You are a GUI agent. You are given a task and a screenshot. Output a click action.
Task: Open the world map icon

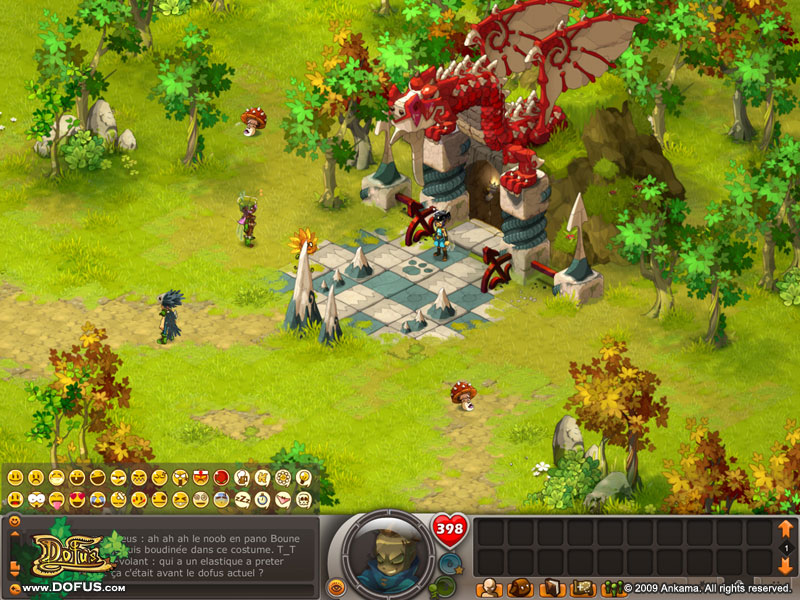582,587
